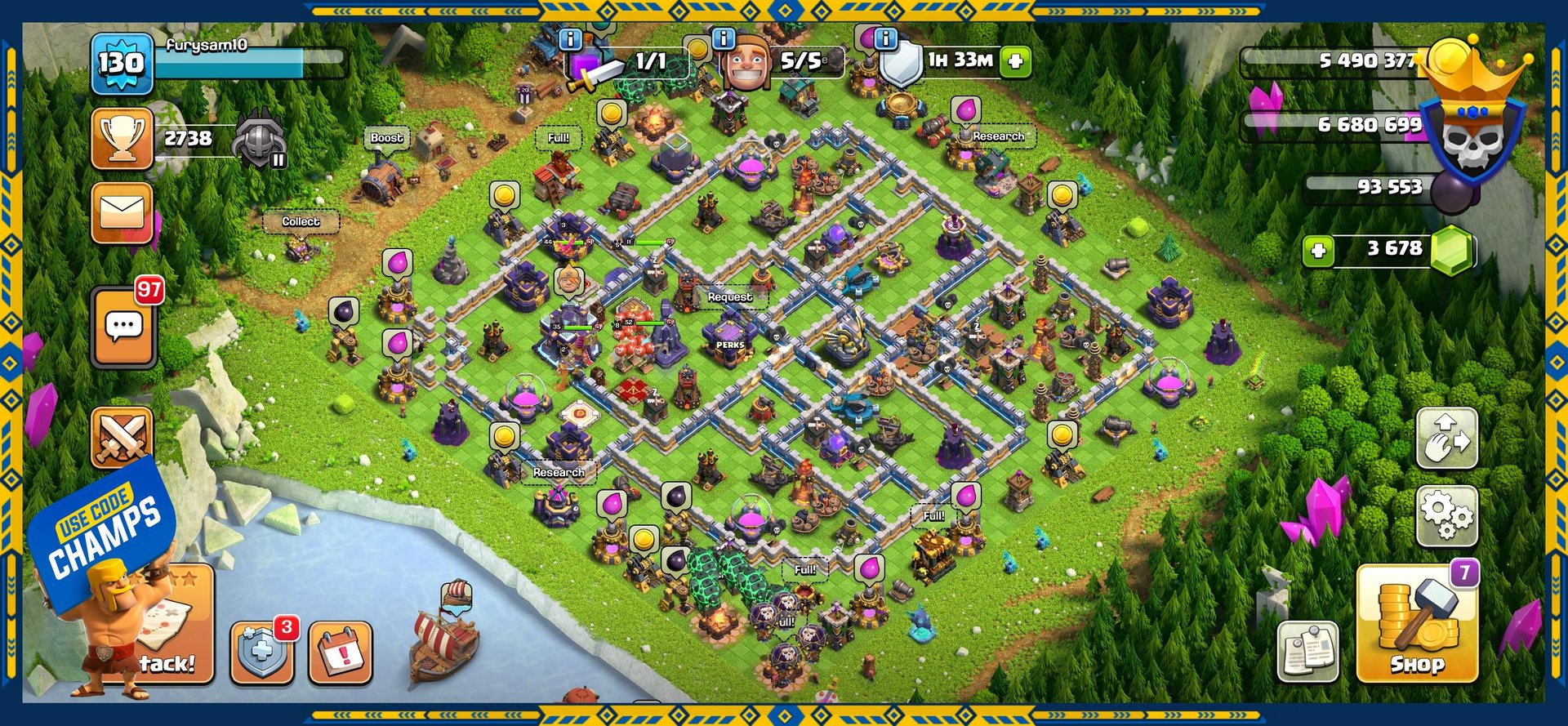Show info for the 1/1 army counter

click(570, 38)
